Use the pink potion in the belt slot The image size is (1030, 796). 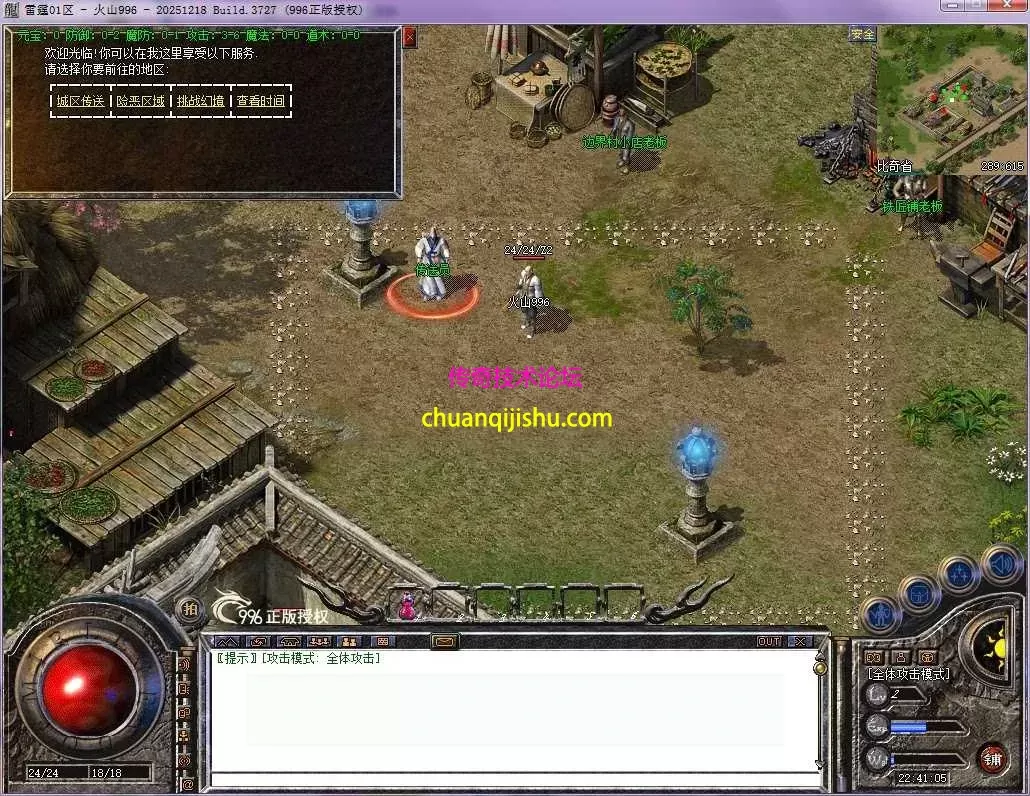(x=408, y=606)
